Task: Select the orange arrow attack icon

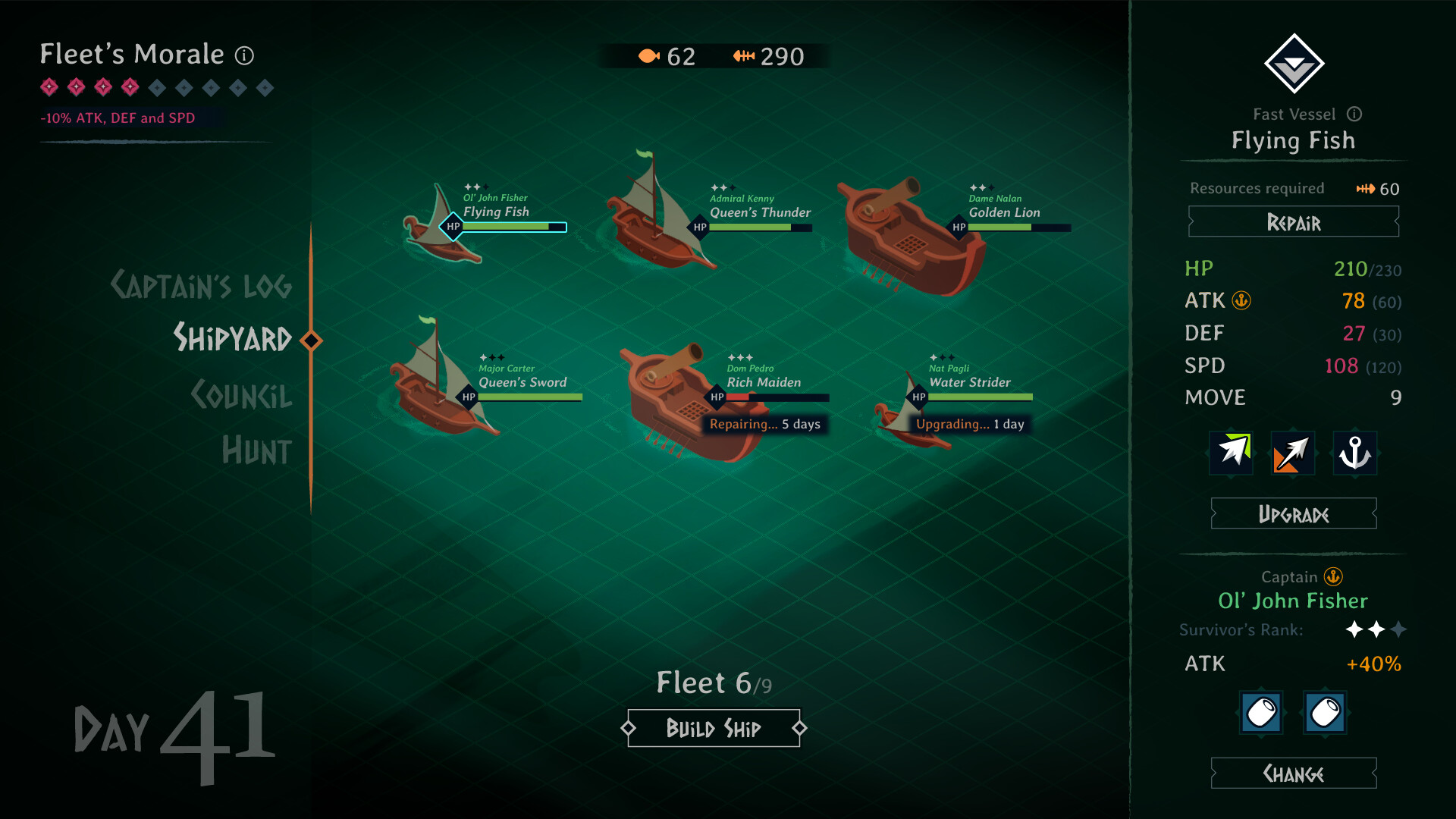Action: (x=1292, y=453)
